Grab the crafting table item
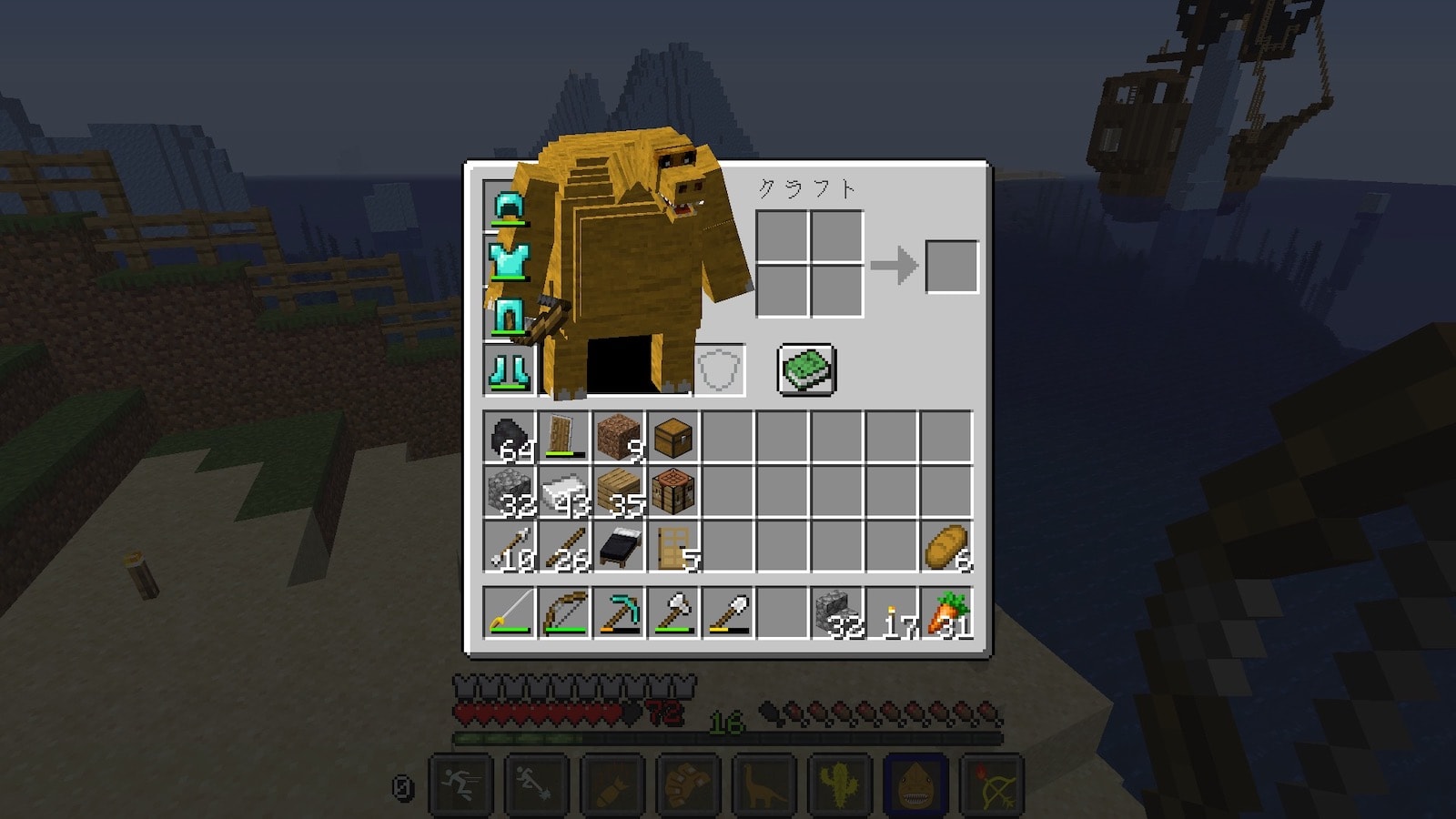 coord(673,492)
